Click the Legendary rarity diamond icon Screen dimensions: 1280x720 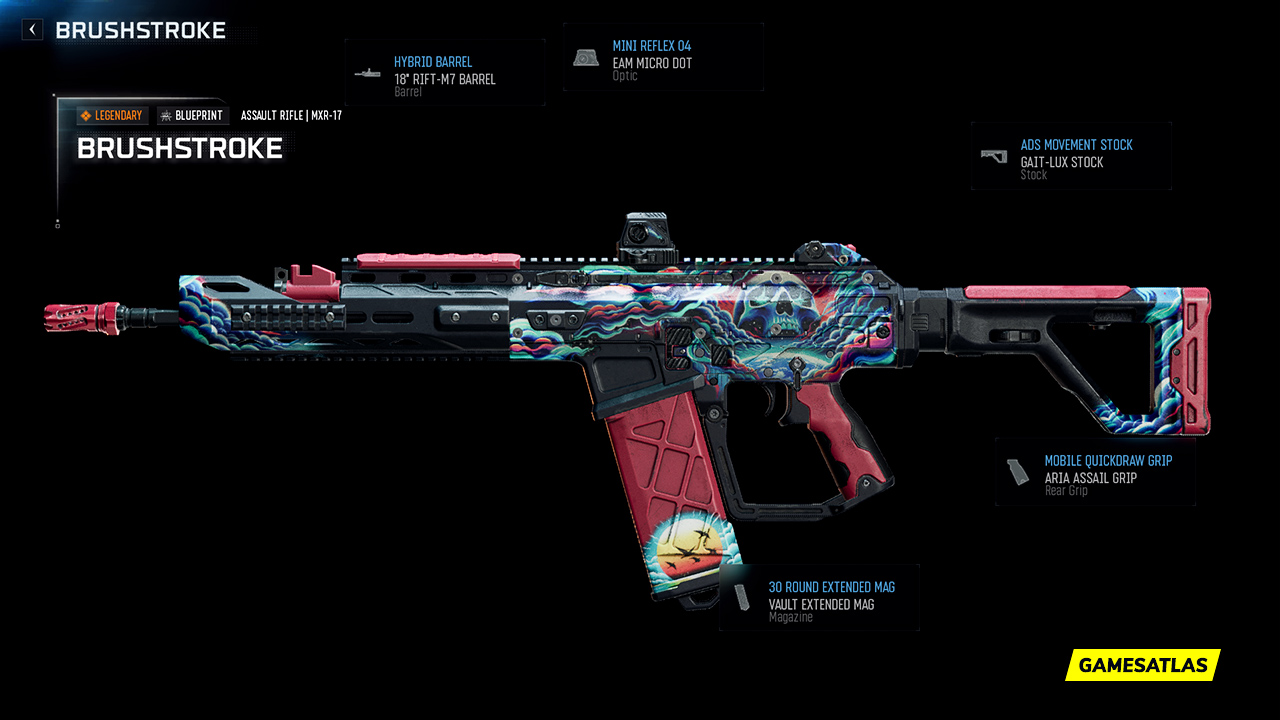pyautogui.click(x=87, y=115)
